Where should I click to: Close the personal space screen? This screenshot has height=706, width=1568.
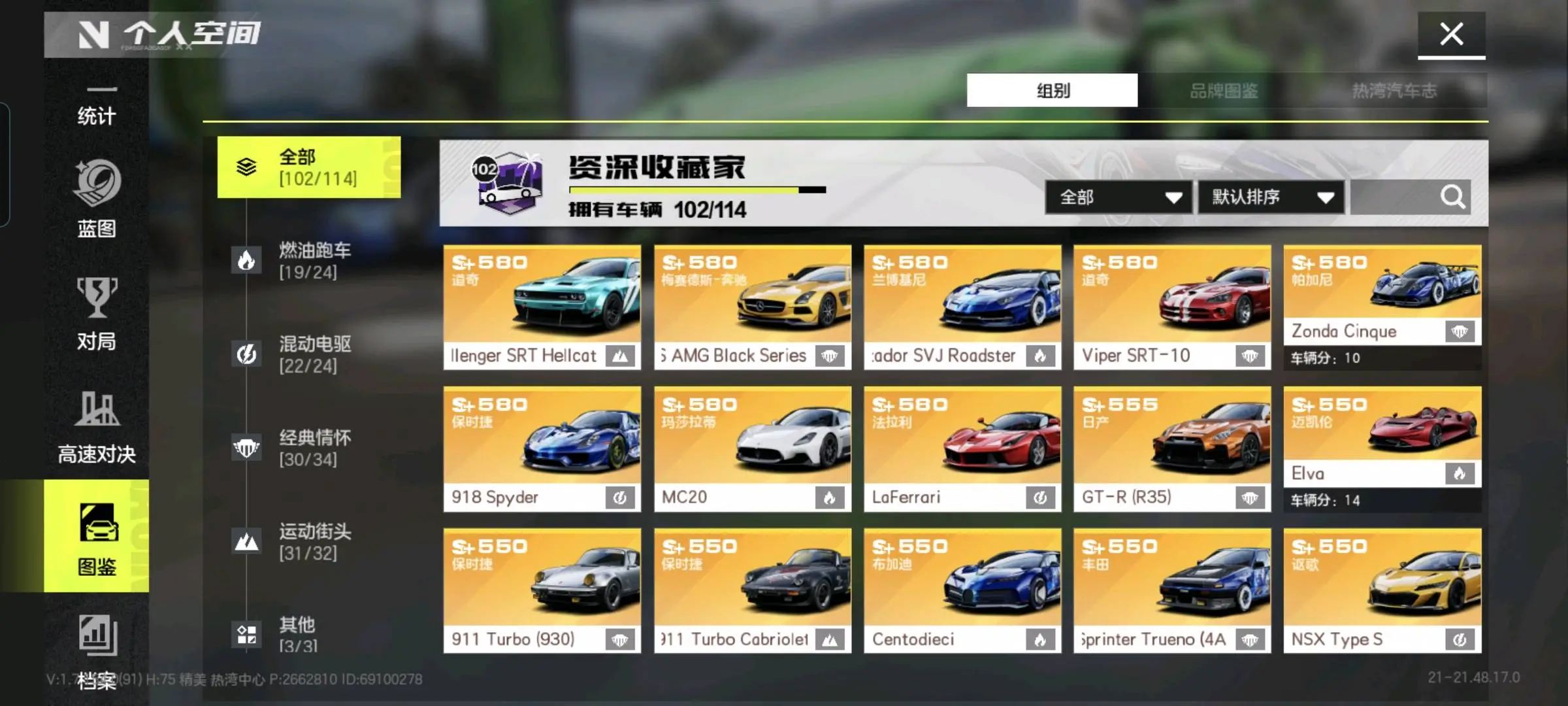[x=1451, y=34]
